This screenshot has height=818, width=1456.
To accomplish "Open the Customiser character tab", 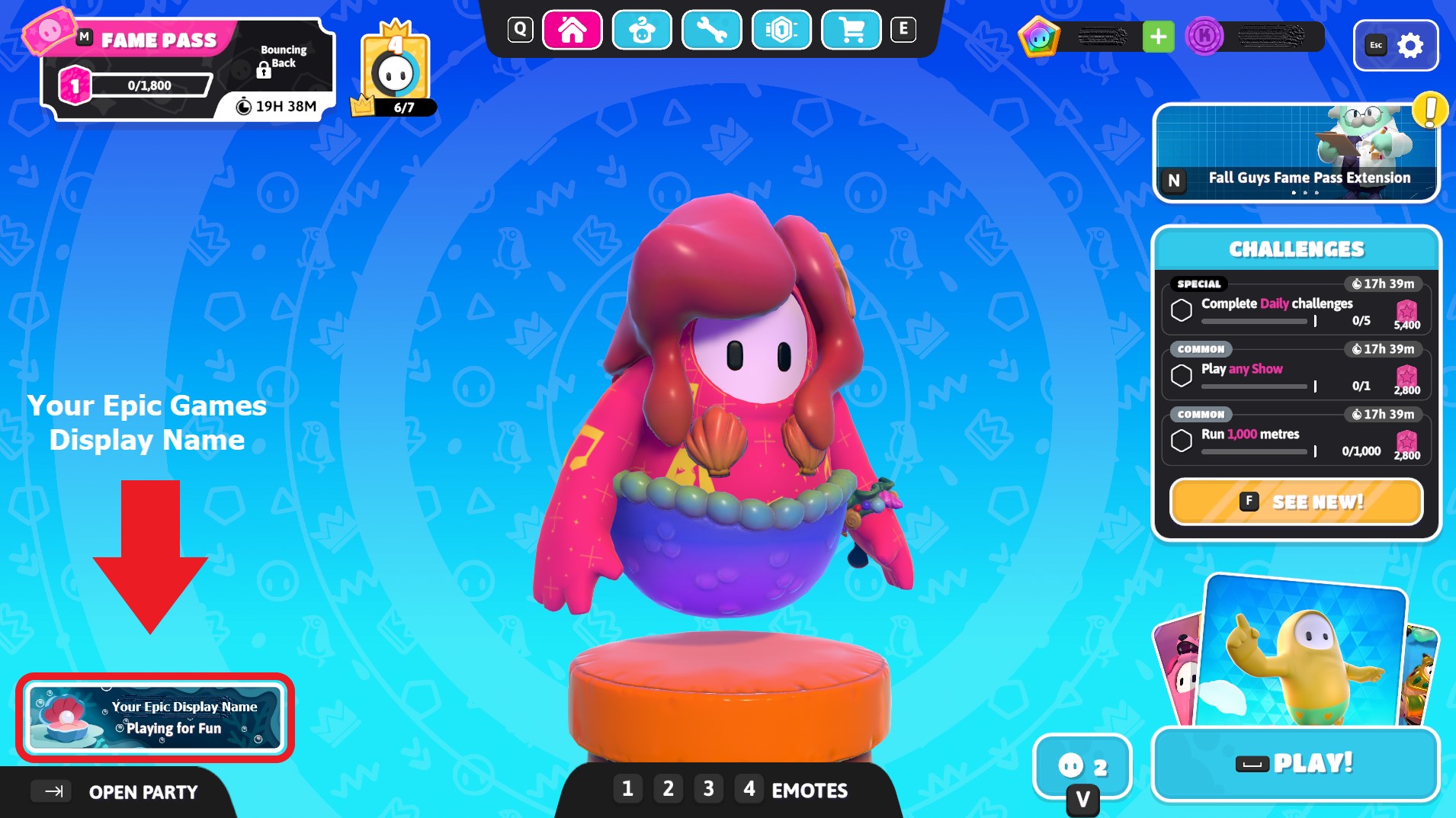I will point(642,30).
